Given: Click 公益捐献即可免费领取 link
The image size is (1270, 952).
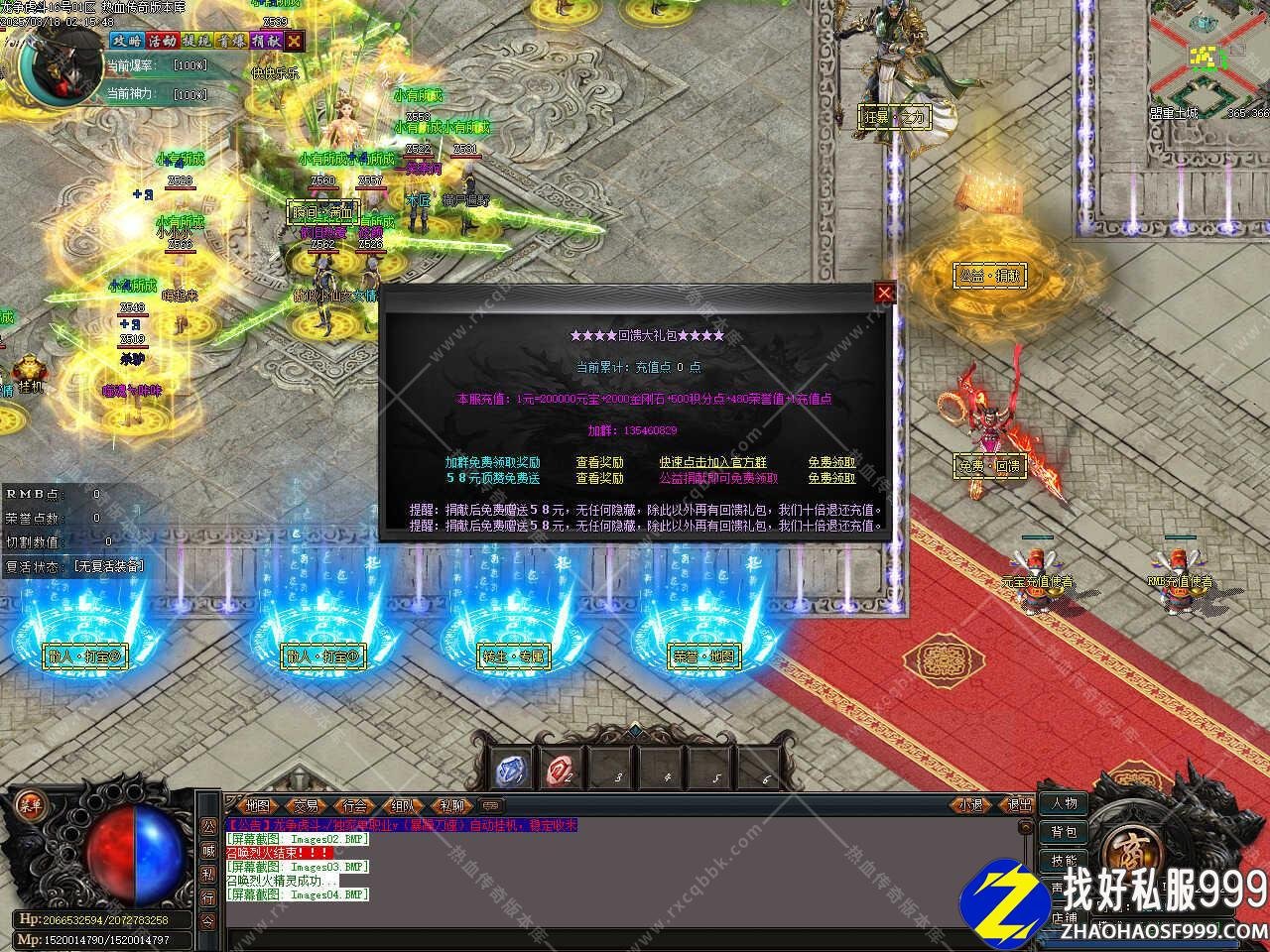Looking at the screenshot, I should [x=718, y=478].
